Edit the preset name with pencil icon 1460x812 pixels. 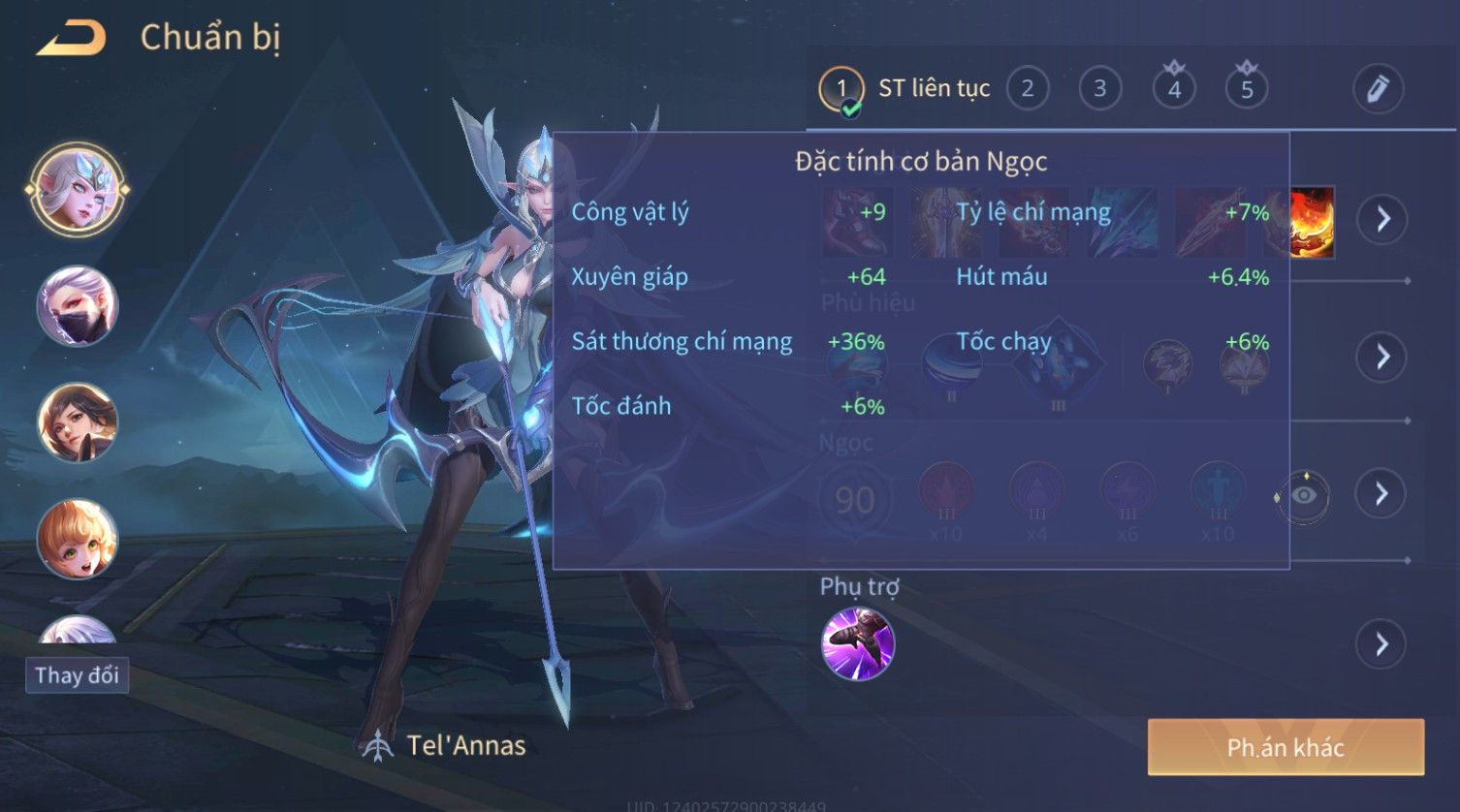(1378, 89)
